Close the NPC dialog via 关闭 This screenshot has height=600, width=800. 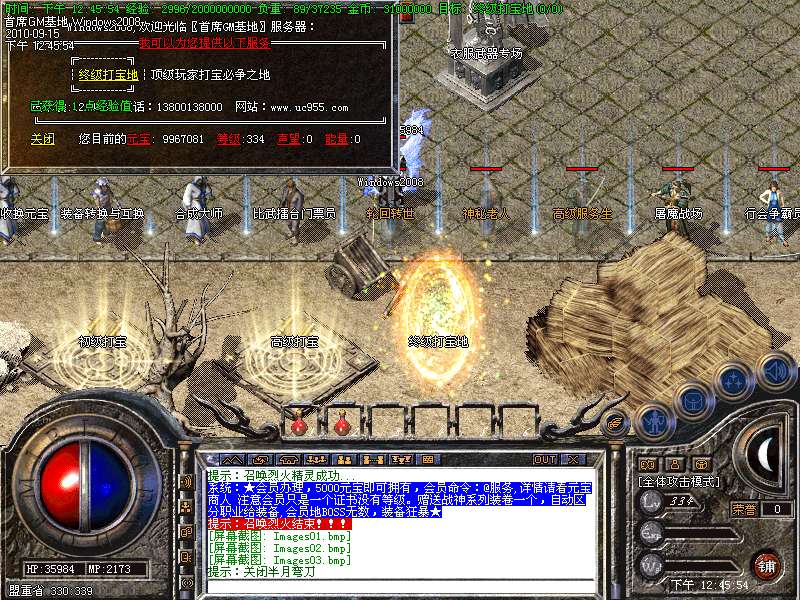[x=43, y=139]
